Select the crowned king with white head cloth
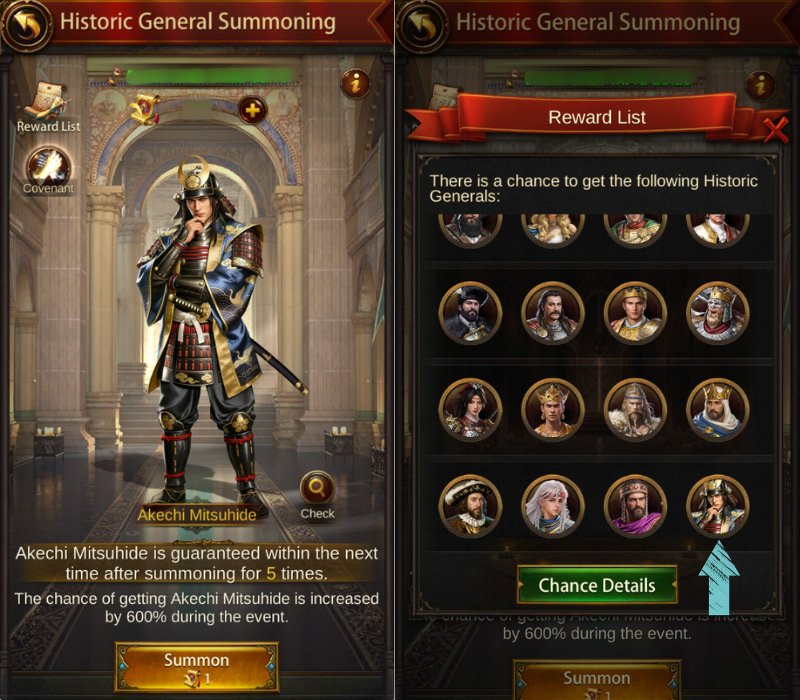This screenshot has width=800, height=700. point(717,410)
